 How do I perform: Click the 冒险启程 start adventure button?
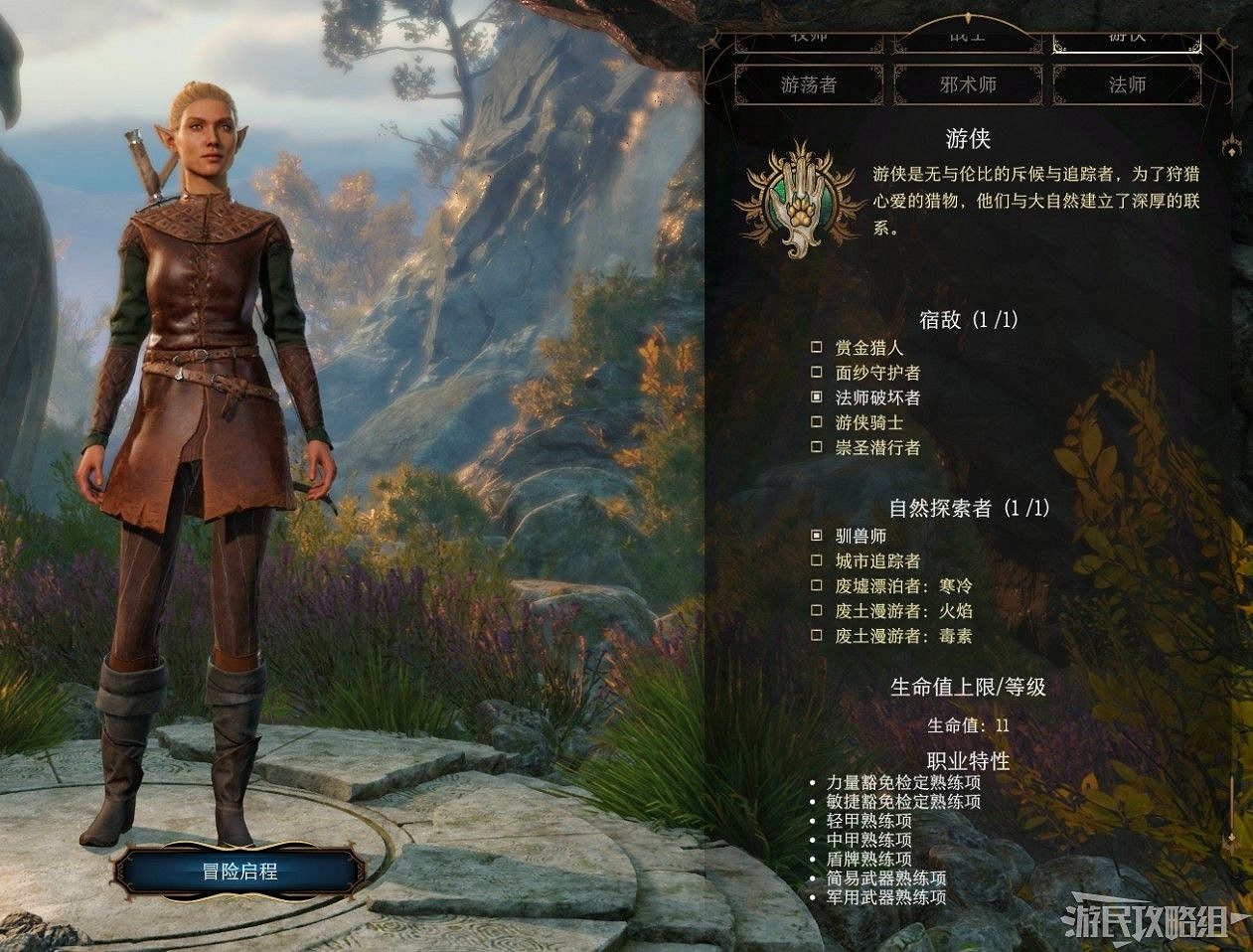(x=239, y=872)
